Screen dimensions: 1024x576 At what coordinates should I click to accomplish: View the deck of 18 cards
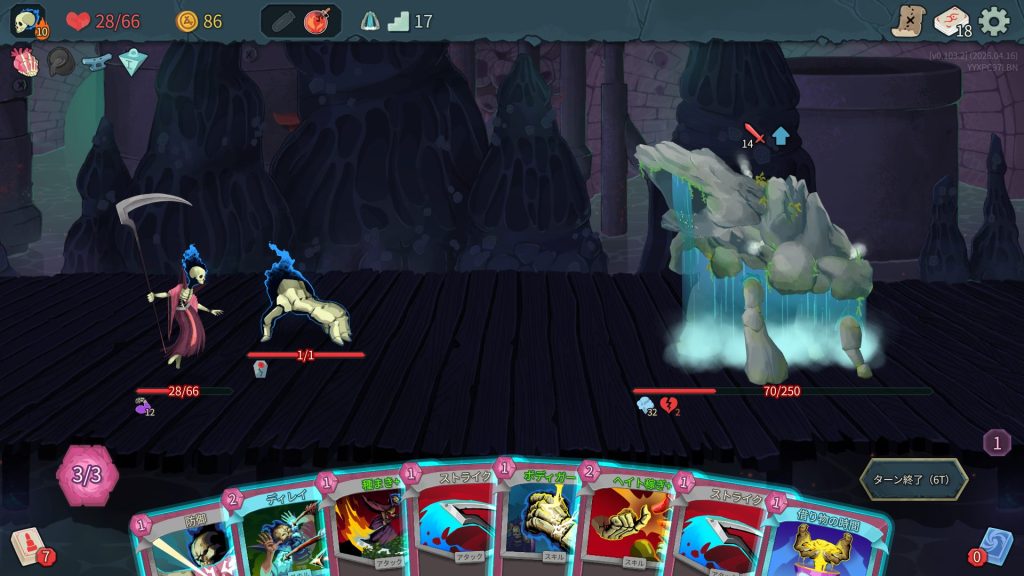click(951, 21)
